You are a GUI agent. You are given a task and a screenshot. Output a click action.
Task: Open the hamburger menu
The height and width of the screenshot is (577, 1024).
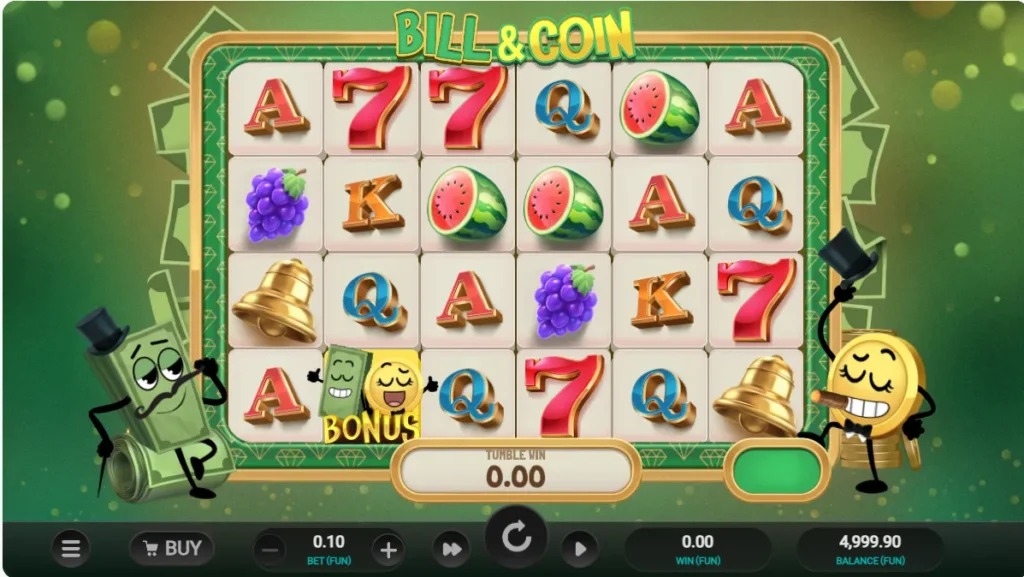tap(71, 548)
